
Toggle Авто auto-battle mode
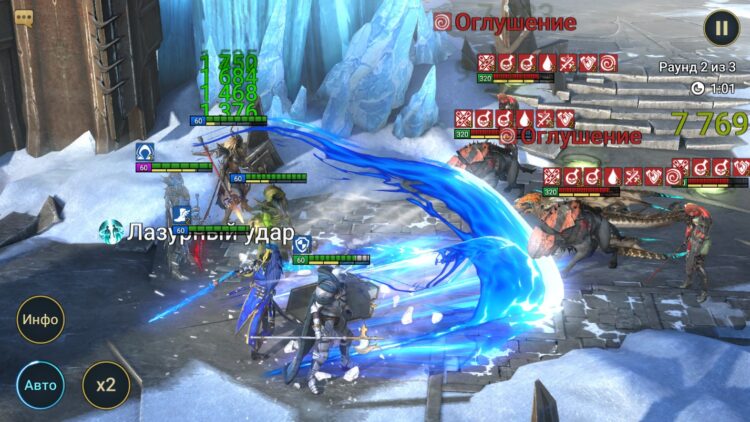pyautogui.click(x=40, y=384)
